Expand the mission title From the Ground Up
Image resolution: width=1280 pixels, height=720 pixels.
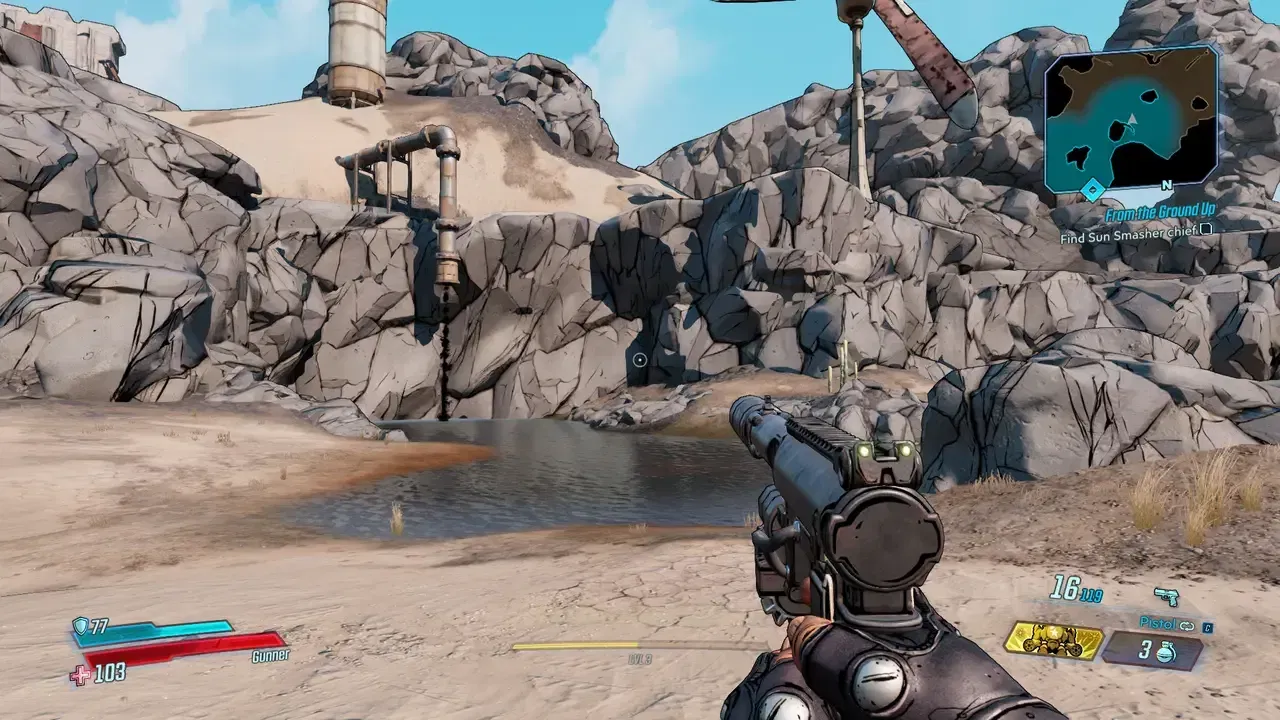[1160, 211]
